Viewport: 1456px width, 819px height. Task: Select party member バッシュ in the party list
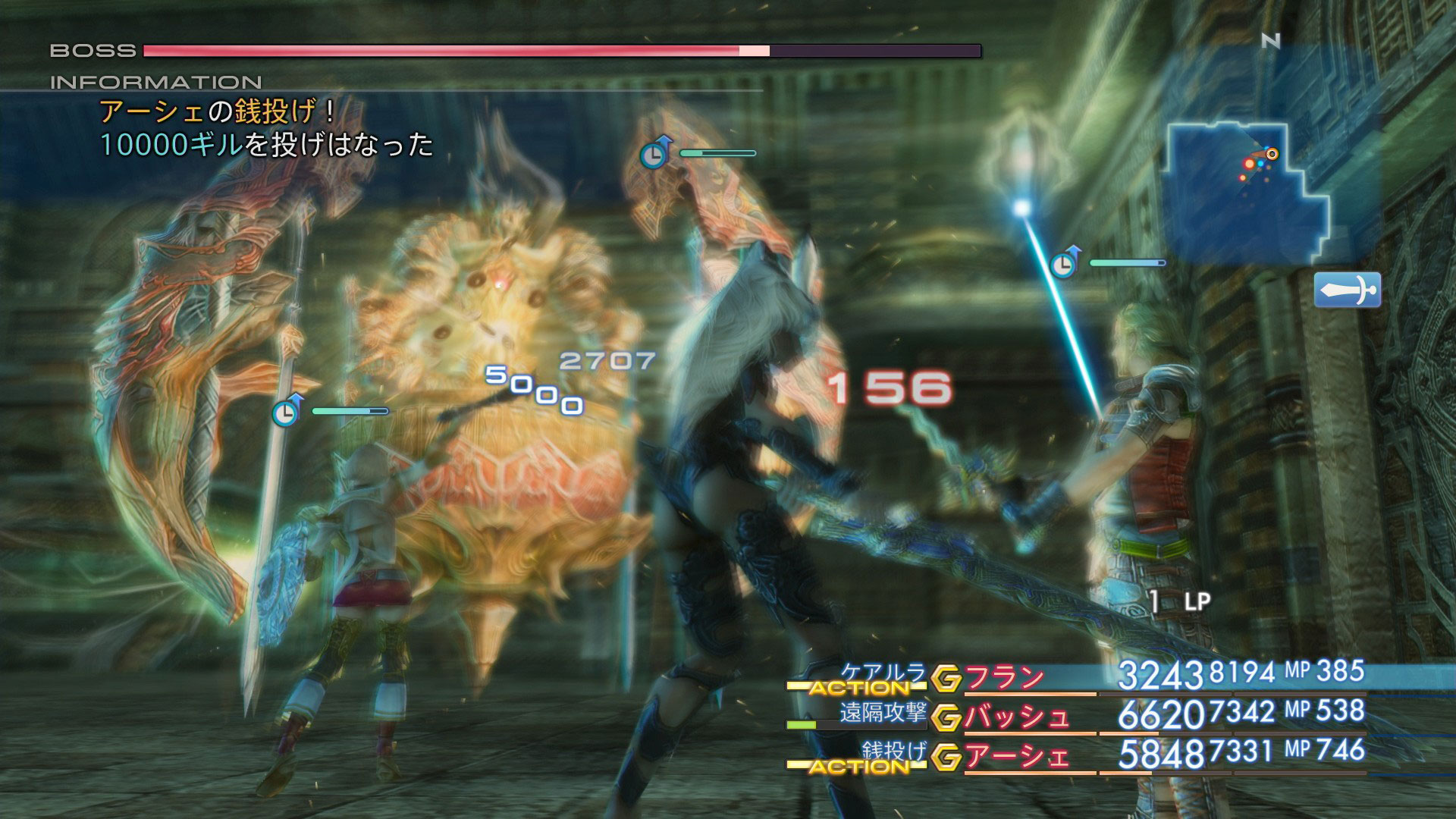1016,717
